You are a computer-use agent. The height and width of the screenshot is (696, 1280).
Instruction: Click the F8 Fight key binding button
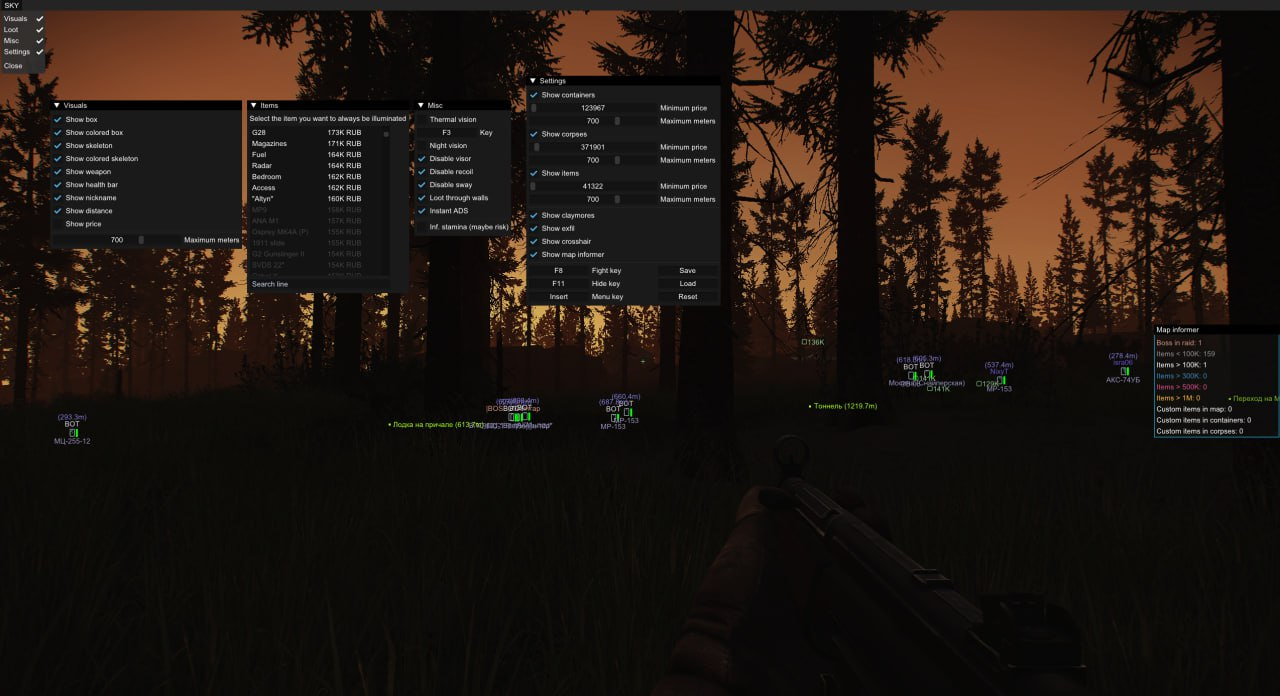[x=559, y=271]
